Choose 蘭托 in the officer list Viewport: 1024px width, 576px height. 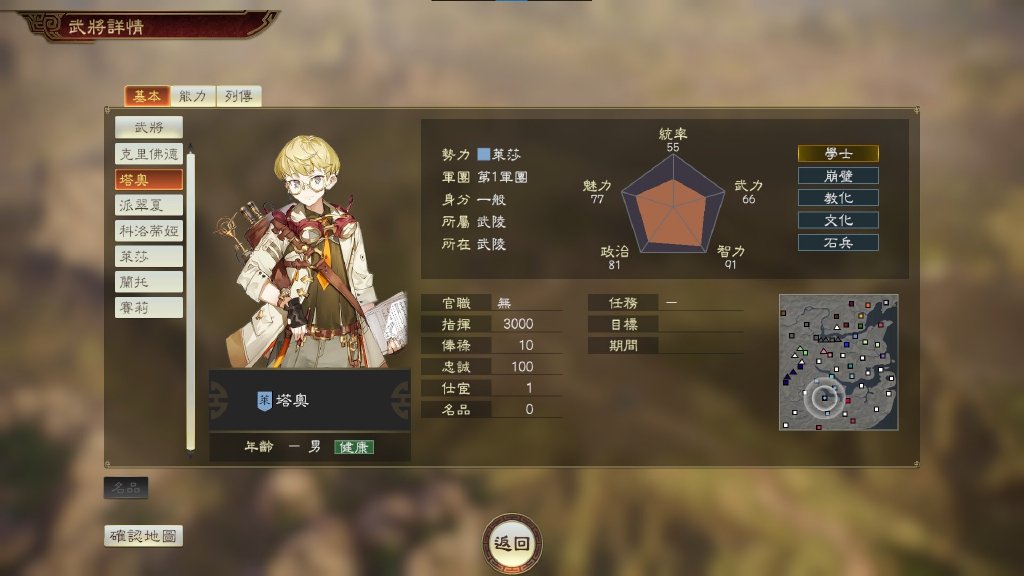tap(148, 282)
